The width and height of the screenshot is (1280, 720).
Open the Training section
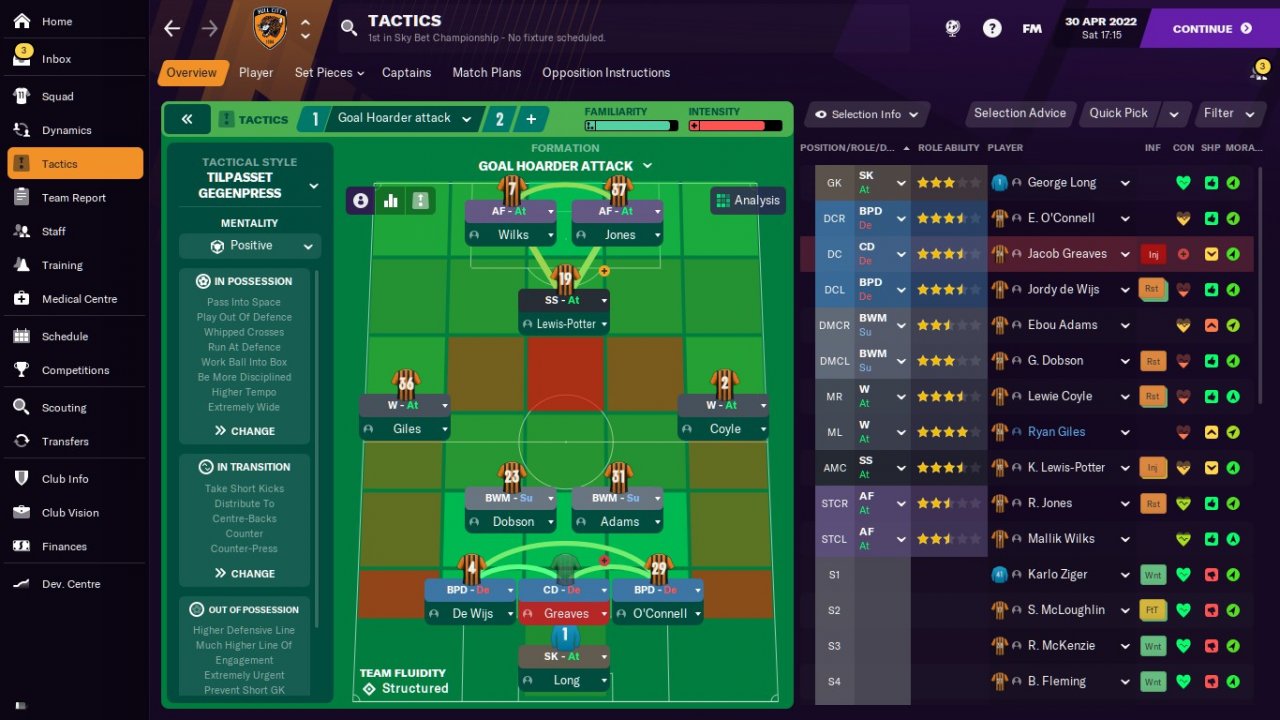point(62,265)
